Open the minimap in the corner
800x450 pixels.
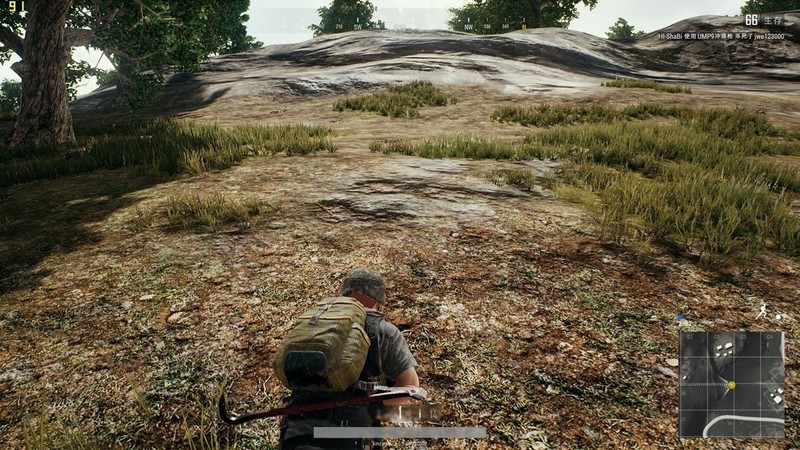pos(732,384)
